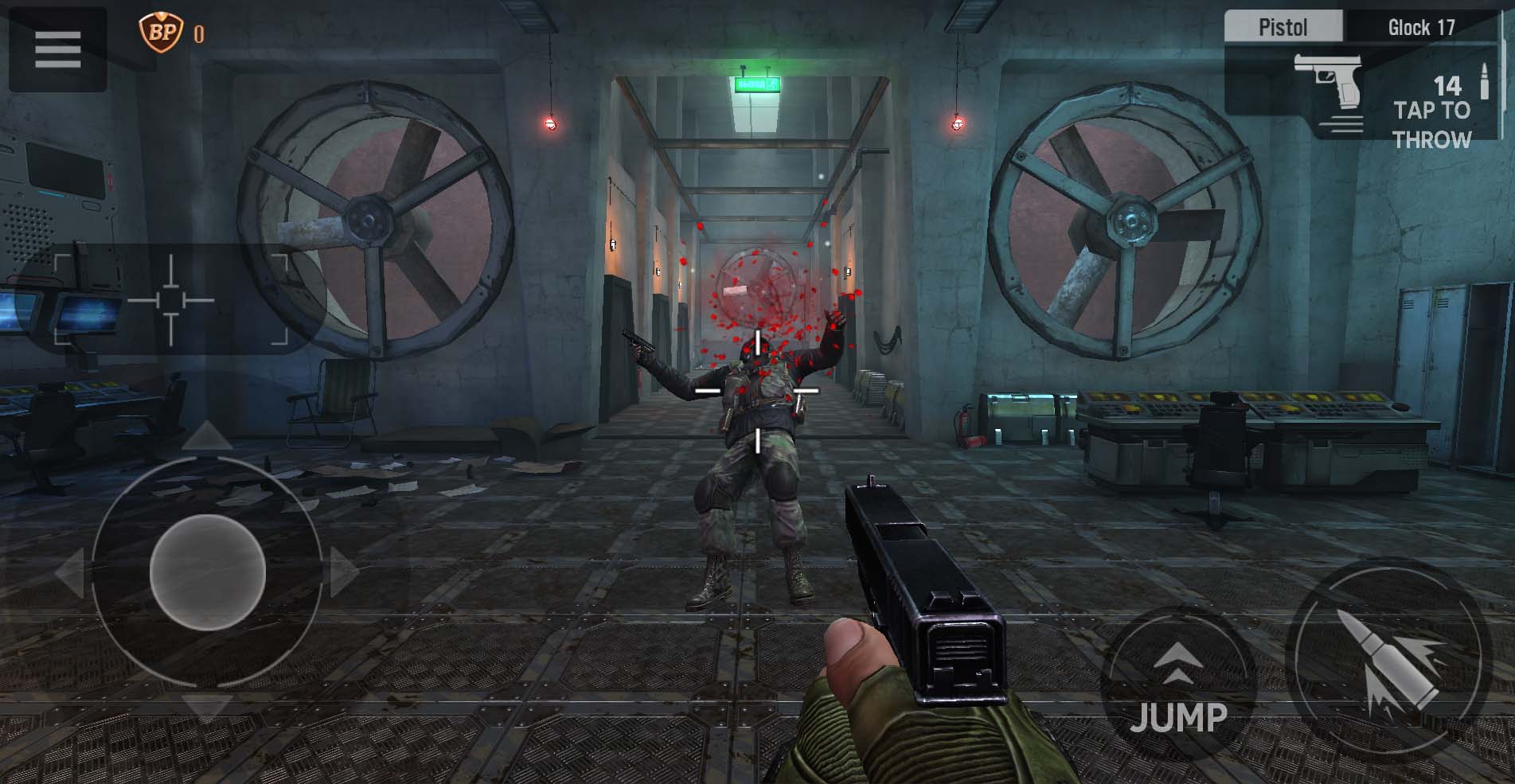Tap the virtual movement joystick knob
Screen dimensions: 1515x784
pos(207,571)
